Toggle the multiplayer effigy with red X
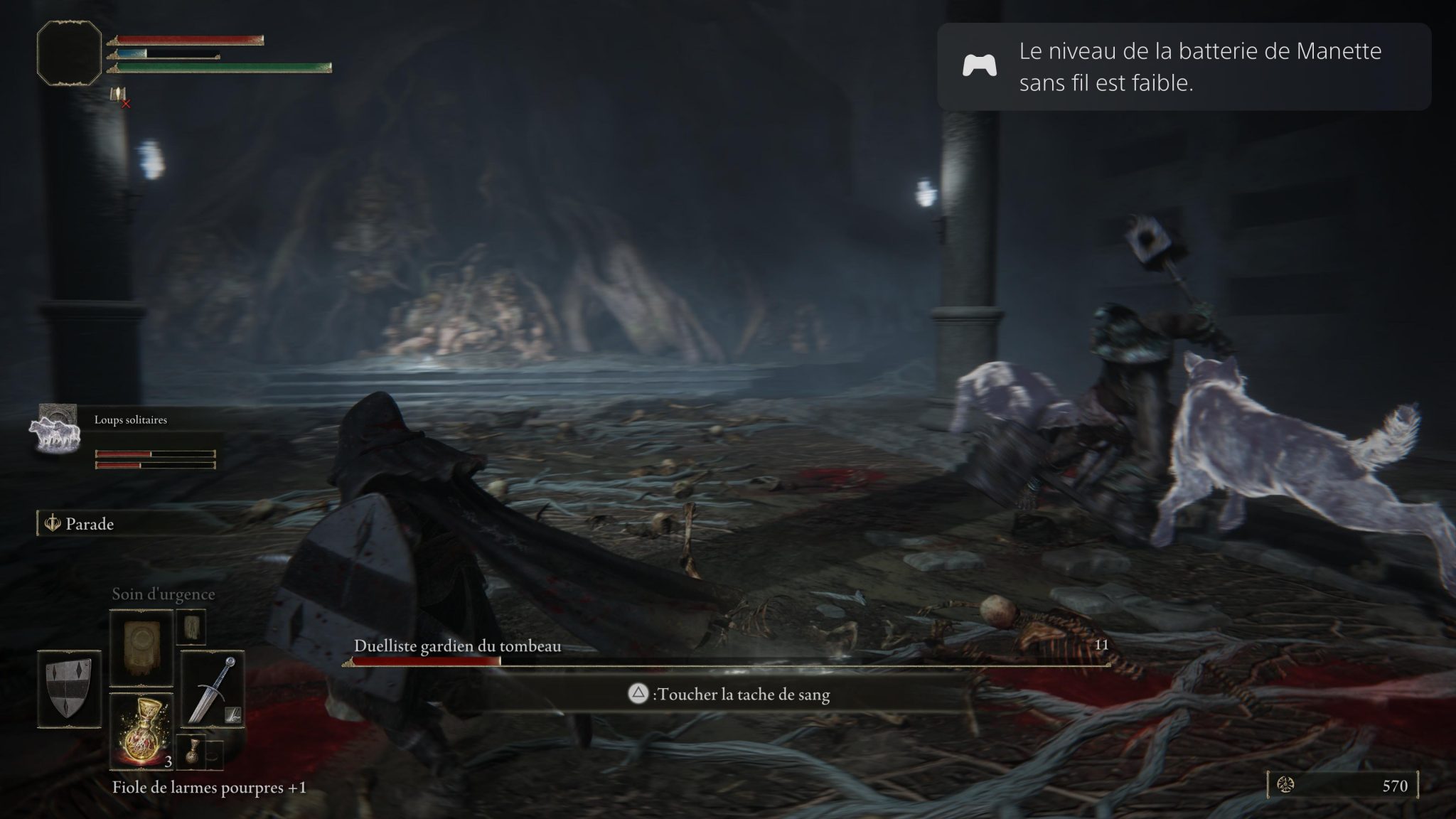This screenshot has width=1456, height=819. (118, 95)
